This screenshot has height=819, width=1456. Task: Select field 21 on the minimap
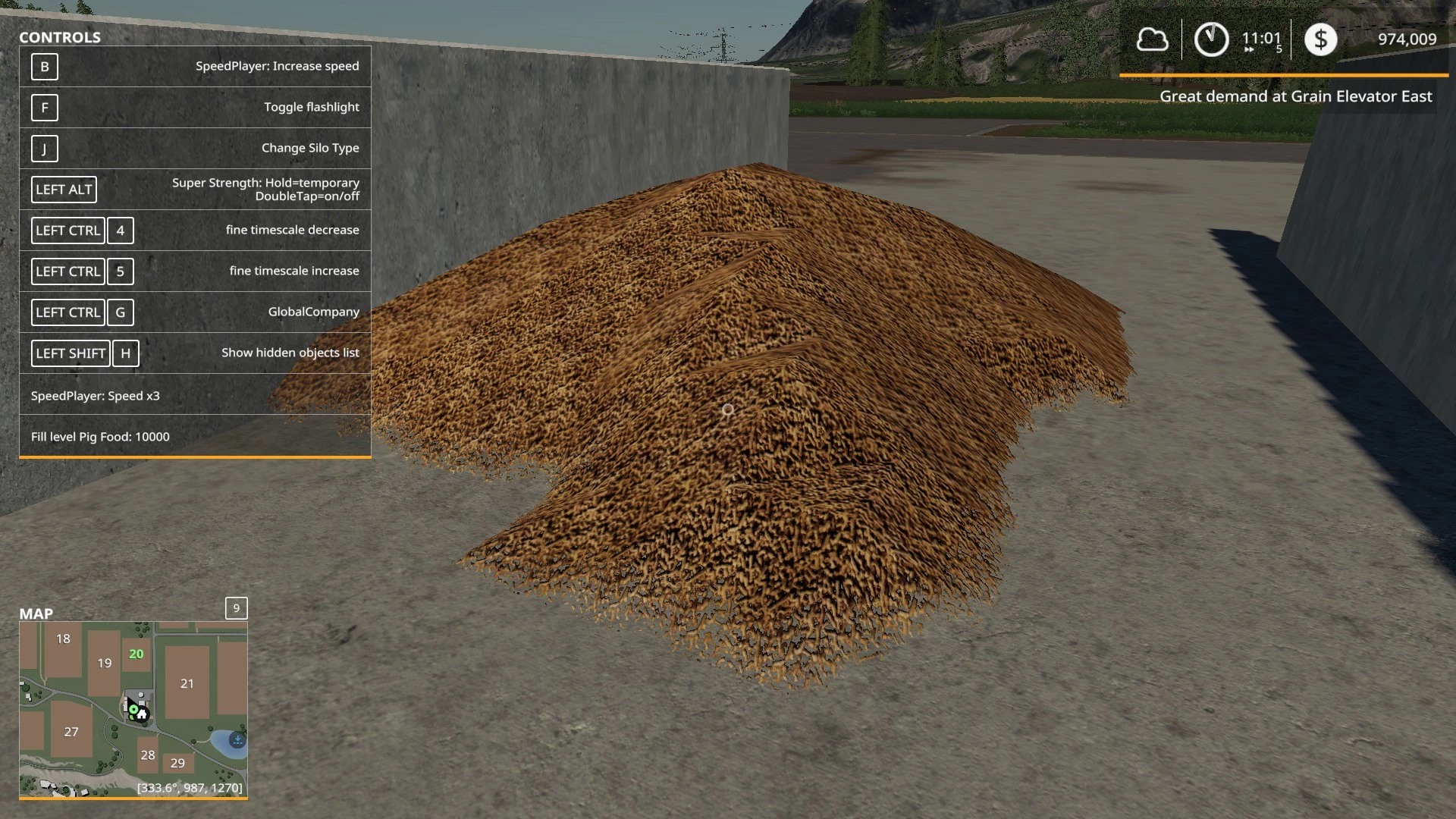187,683
